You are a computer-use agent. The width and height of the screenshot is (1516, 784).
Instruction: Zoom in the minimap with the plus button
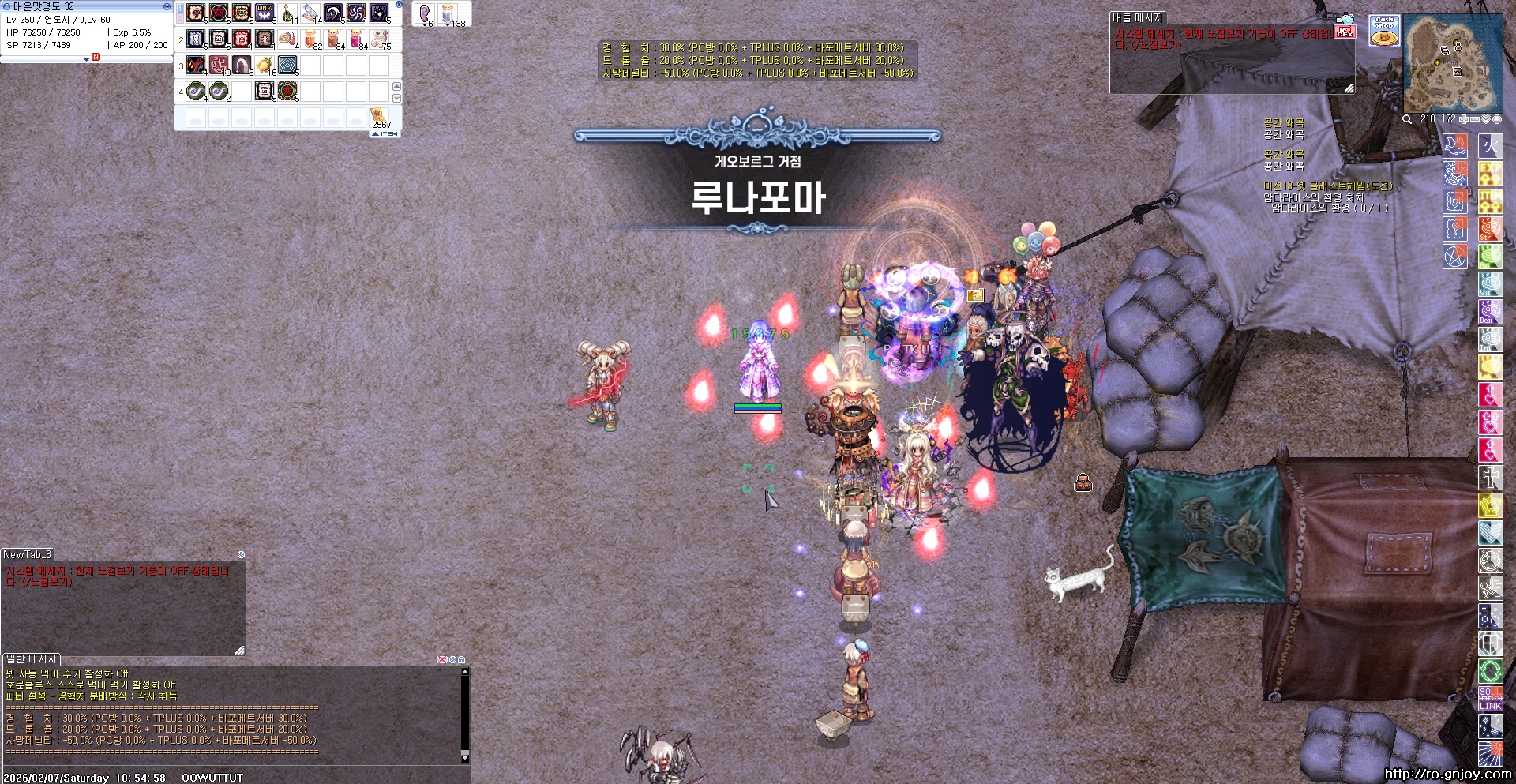(1463, 119)
